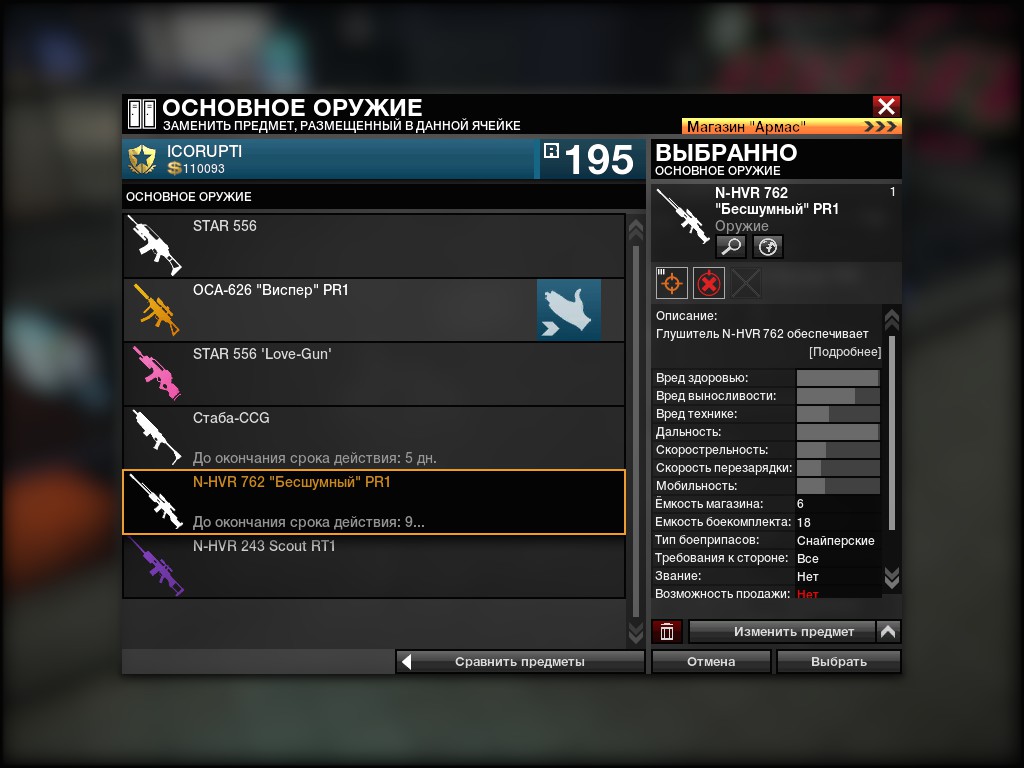Choose the STAR 556 'Love-Gun' row
Viewport: 1024px width, 768px height.
(374, 374)
